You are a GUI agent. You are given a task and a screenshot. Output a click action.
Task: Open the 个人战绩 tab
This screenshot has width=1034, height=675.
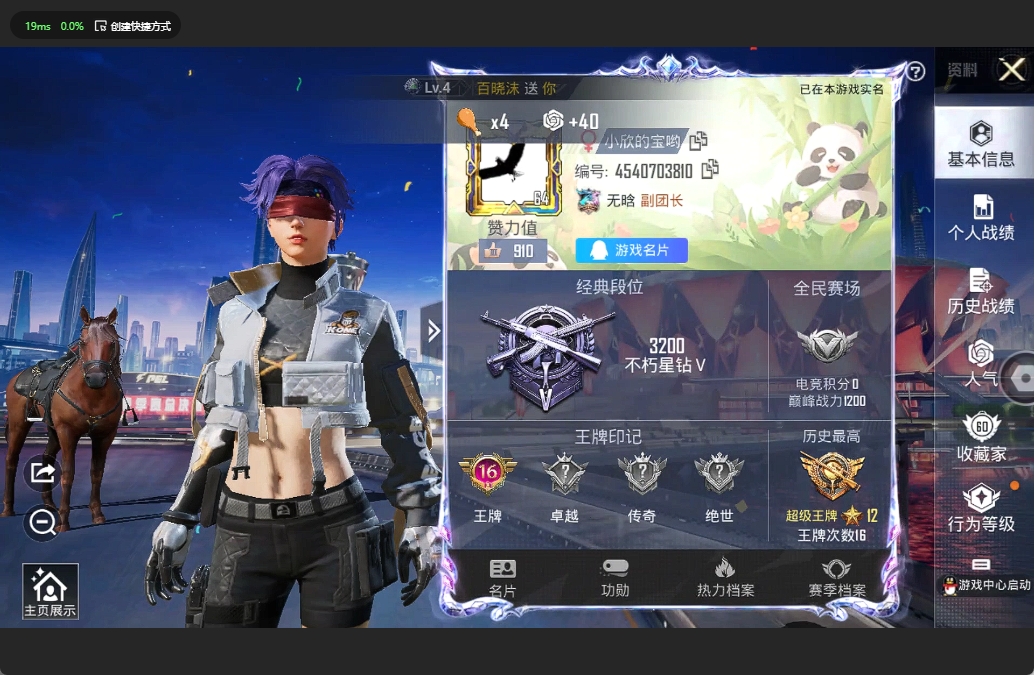pos(981,218)
